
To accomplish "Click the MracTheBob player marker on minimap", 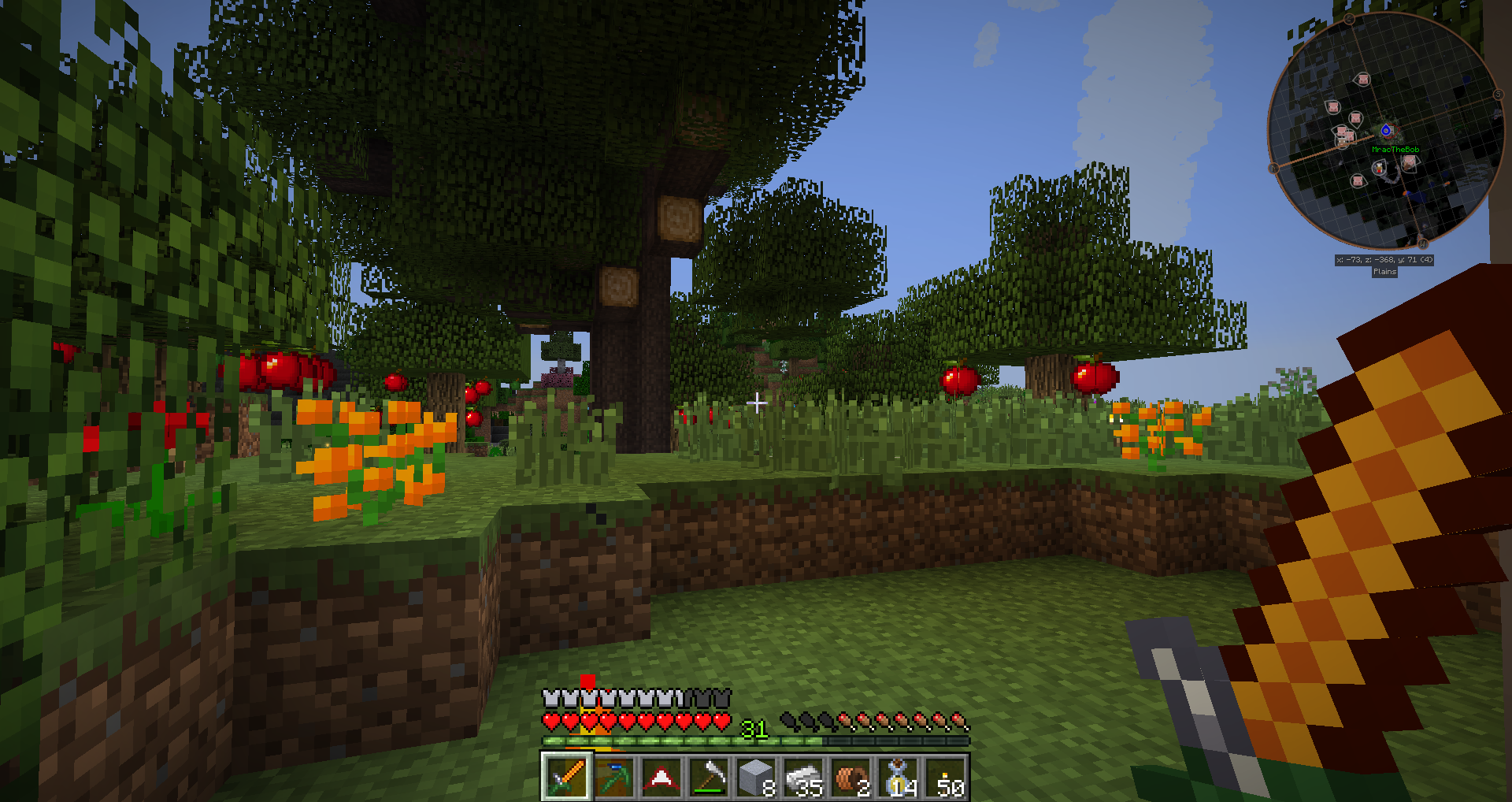I will pos(1386,131).
